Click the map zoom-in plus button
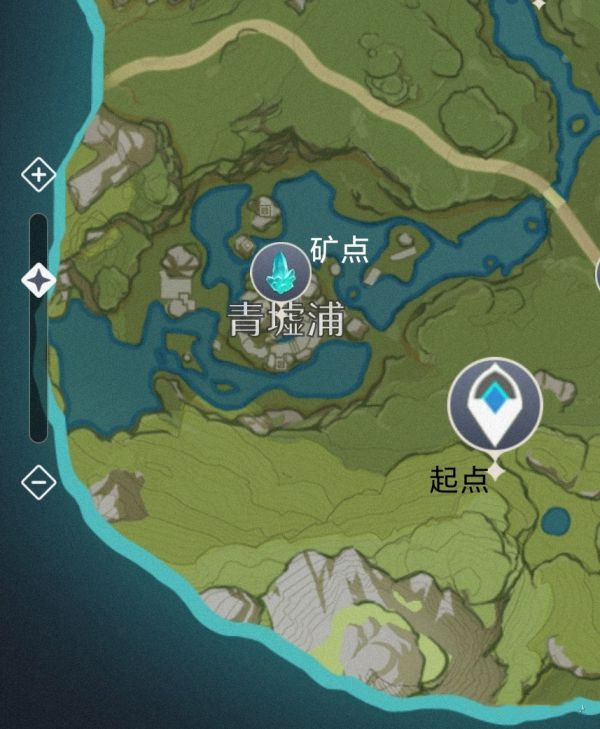Viewport: 600px width, 729px height. coord(38,176)
